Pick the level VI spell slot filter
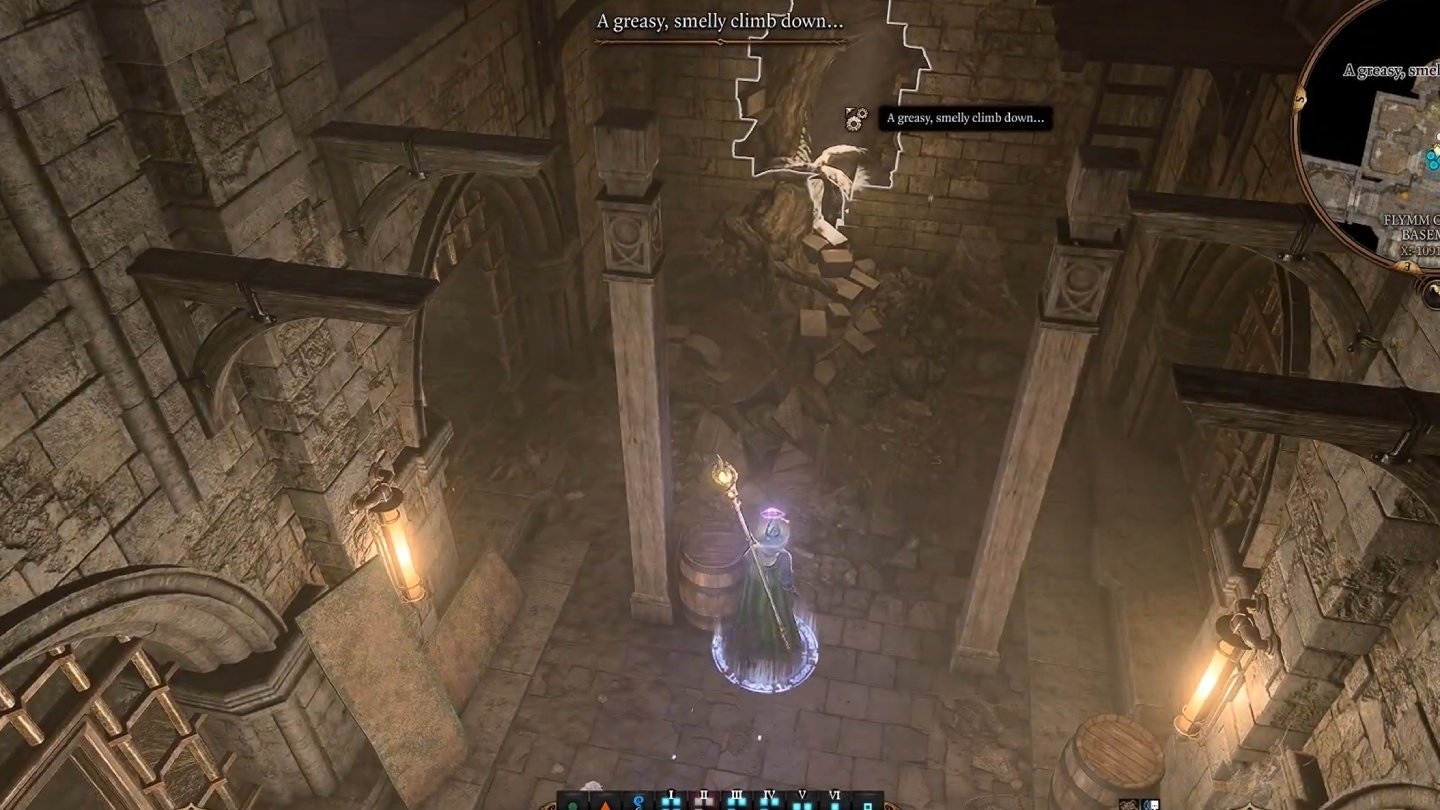The width and height of the screenshot is (1440, 810). 834,801
